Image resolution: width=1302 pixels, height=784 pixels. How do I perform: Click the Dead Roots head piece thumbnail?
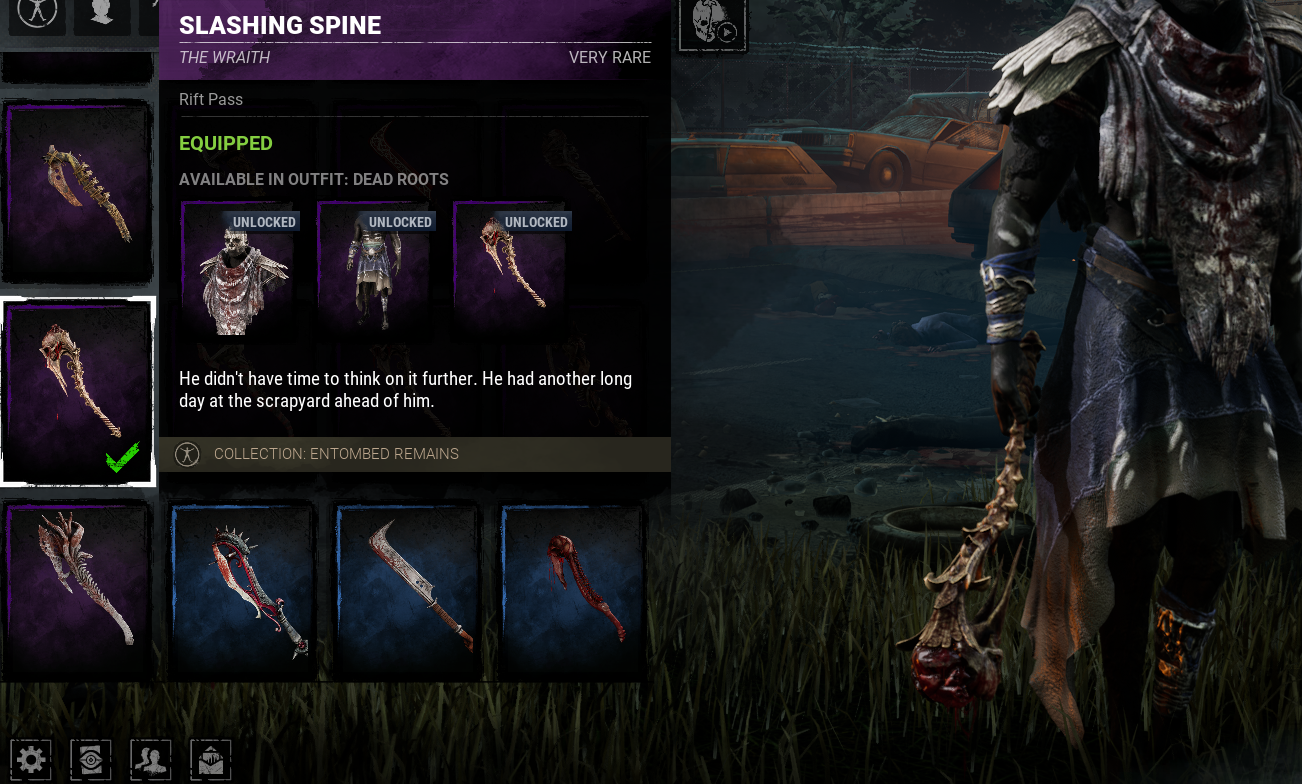(239, 266)
